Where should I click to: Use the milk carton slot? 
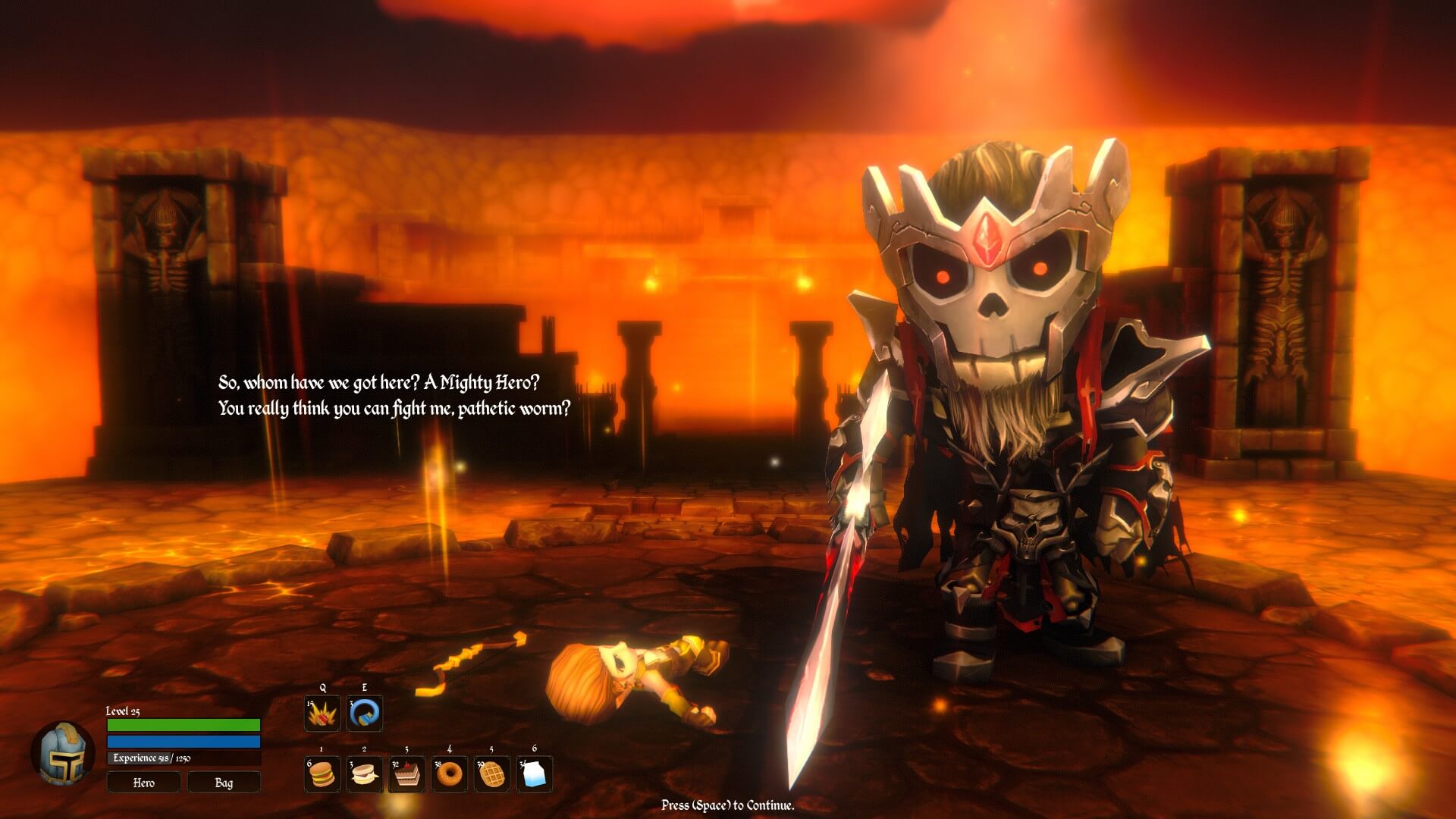click(535, 773)
